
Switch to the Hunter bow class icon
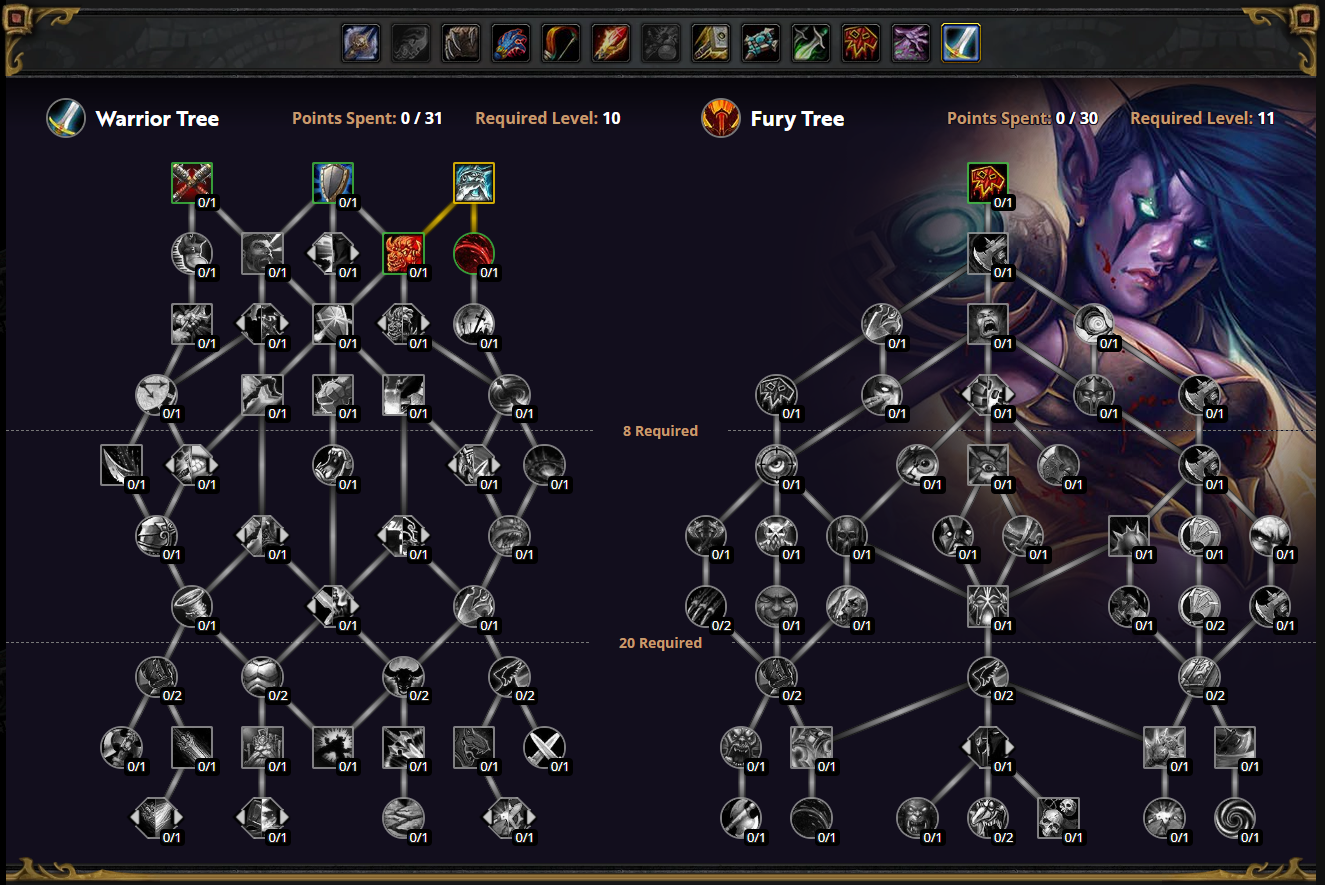tap(561, 43)
